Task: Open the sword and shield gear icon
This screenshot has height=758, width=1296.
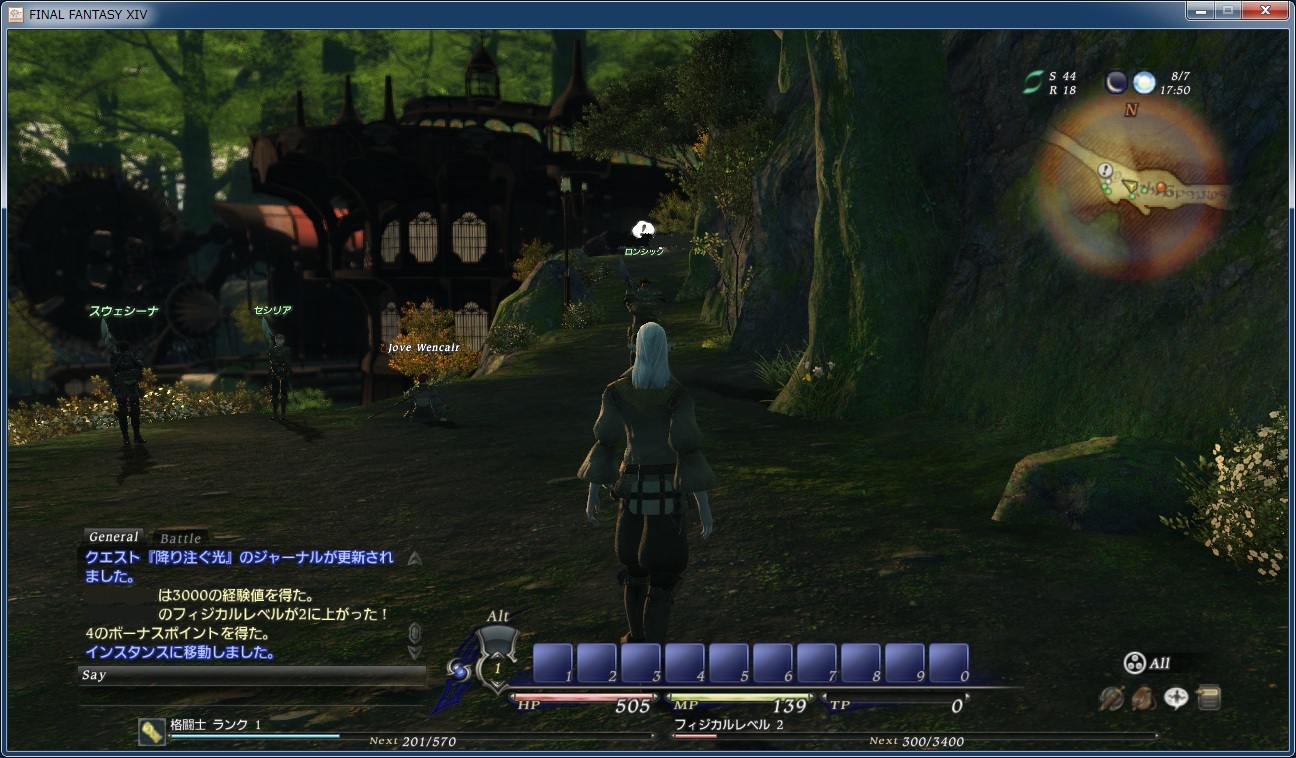Action: [x=1111, y=698]
